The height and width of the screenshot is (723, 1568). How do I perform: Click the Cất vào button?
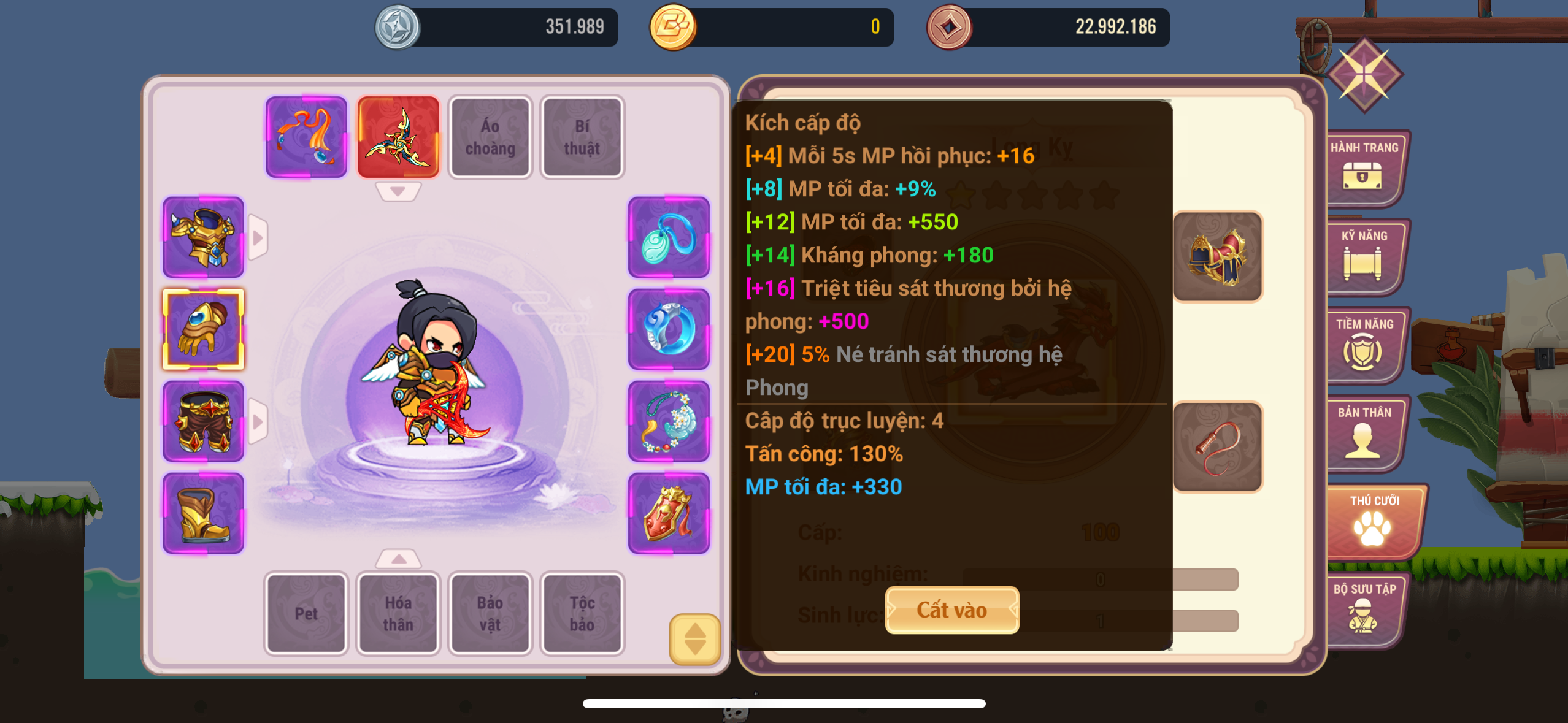[x=951, y=610]
